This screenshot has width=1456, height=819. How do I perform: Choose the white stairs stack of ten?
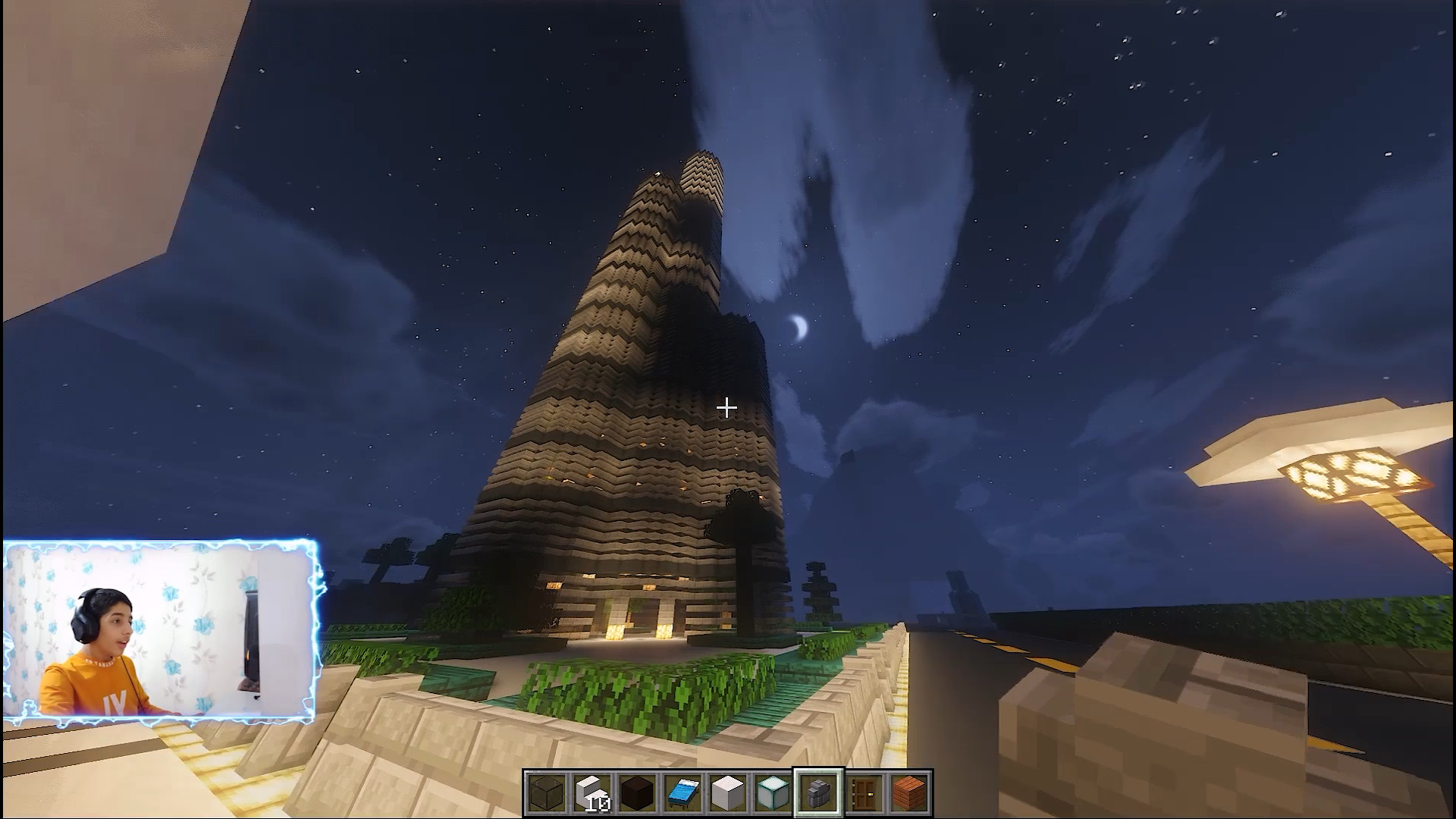point(591,793)
